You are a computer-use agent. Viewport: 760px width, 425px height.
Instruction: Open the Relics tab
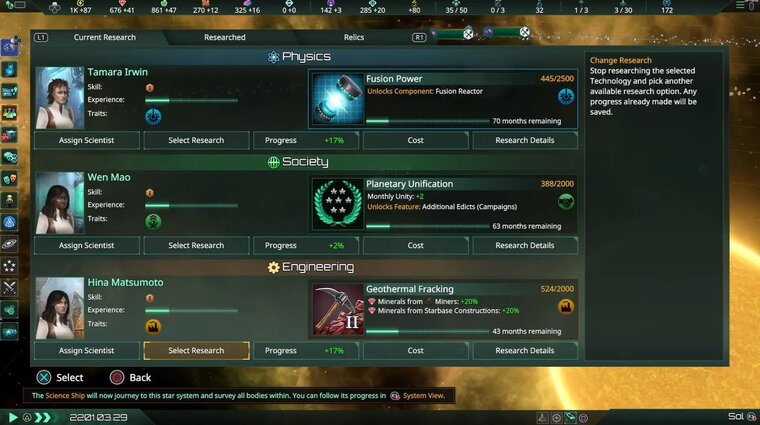354,37
